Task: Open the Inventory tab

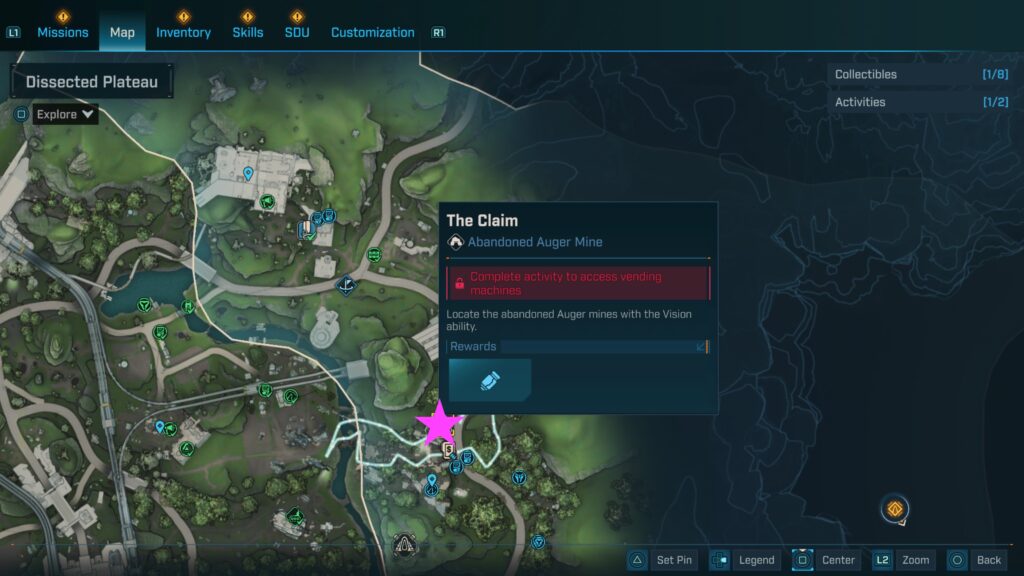Action: point(183,32)
